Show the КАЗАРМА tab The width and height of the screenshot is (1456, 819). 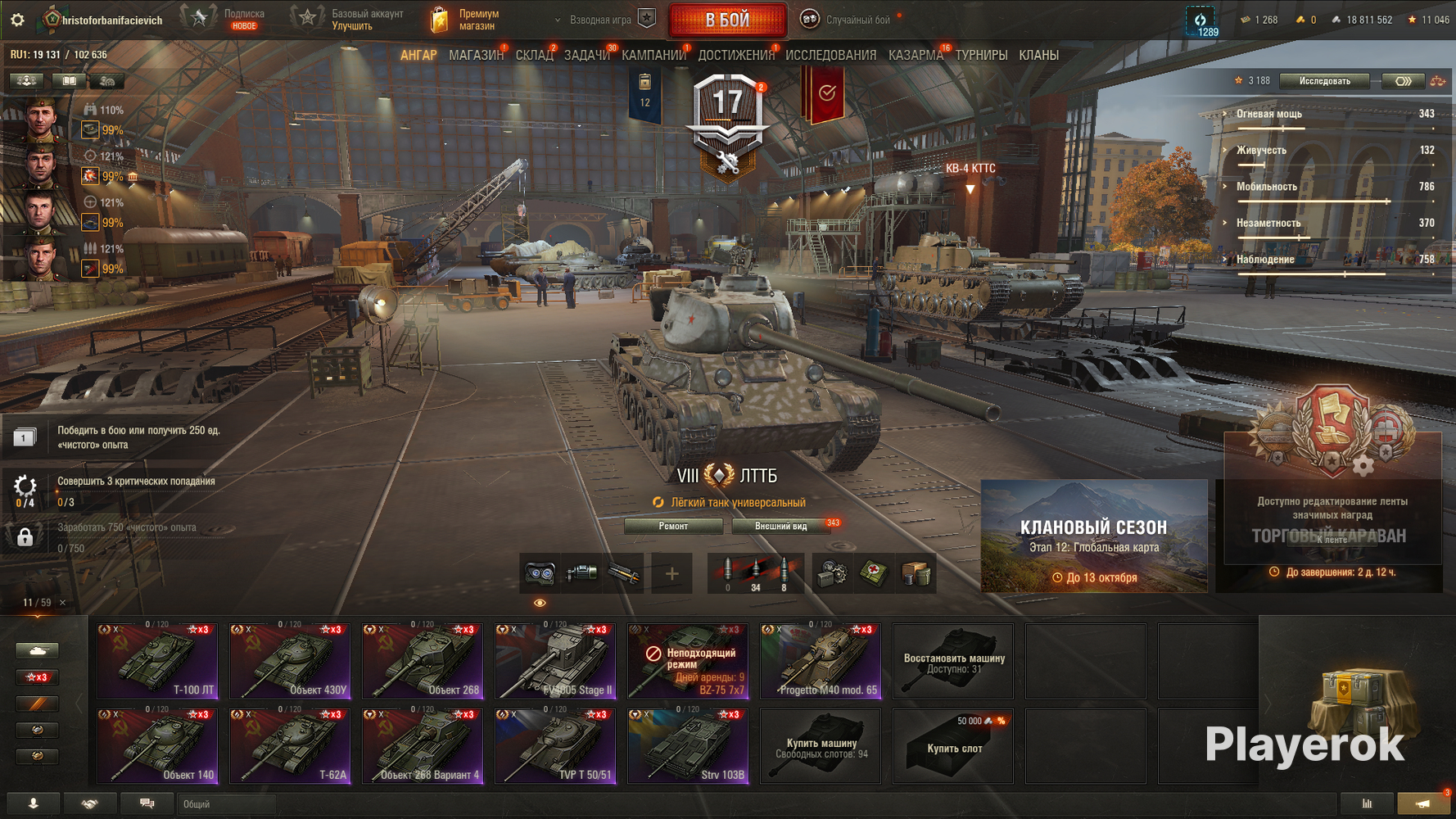tap(916, 55)
